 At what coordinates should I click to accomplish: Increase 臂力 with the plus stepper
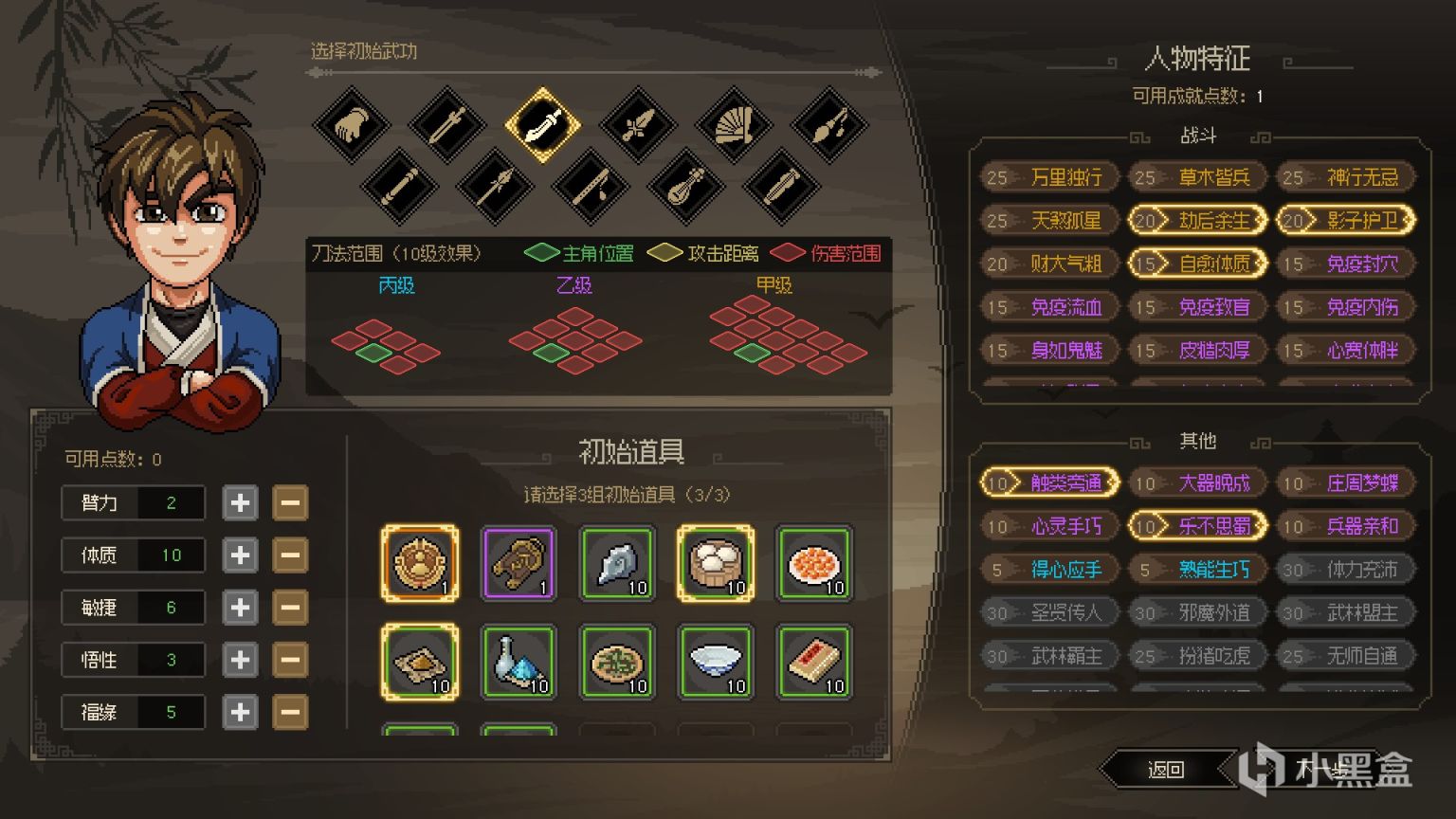239,502
